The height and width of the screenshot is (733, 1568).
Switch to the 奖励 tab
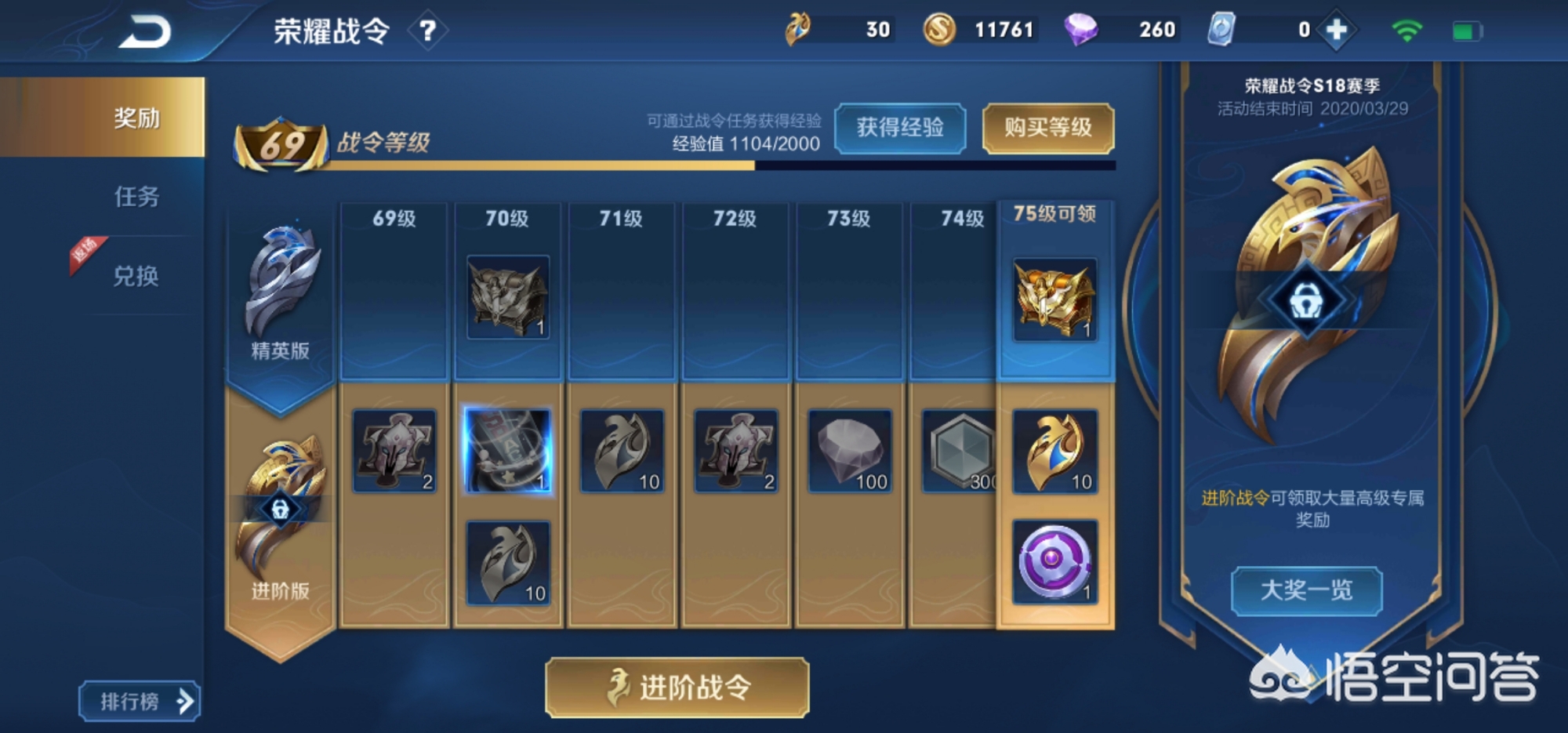(136, 118)
